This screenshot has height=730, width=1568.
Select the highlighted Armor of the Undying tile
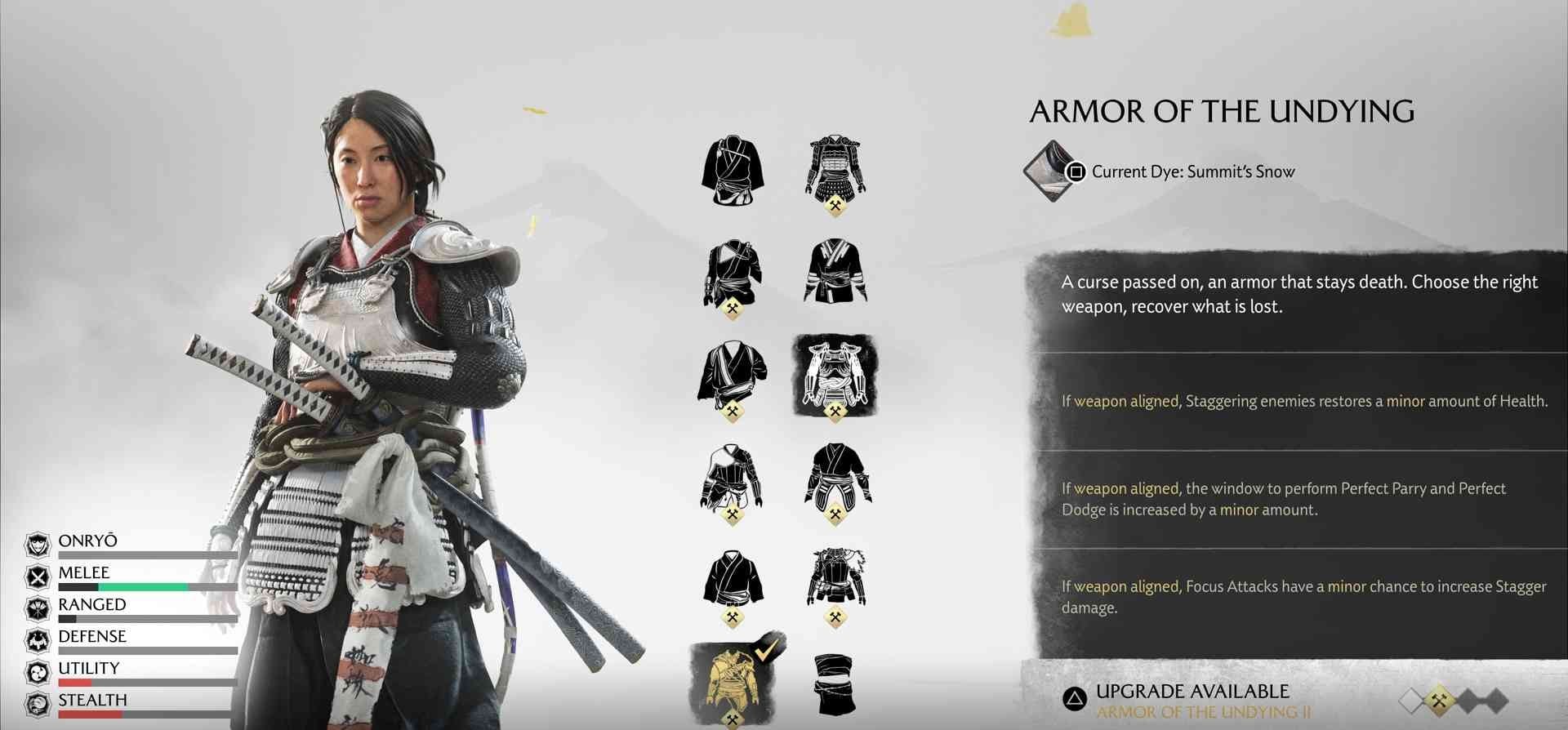835,376
